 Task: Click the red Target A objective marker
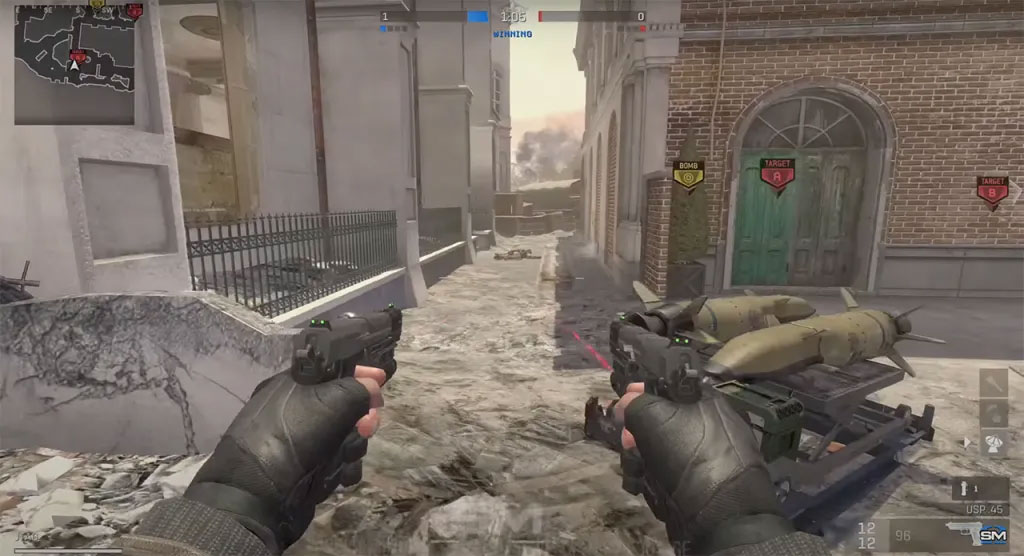[777, 173]
